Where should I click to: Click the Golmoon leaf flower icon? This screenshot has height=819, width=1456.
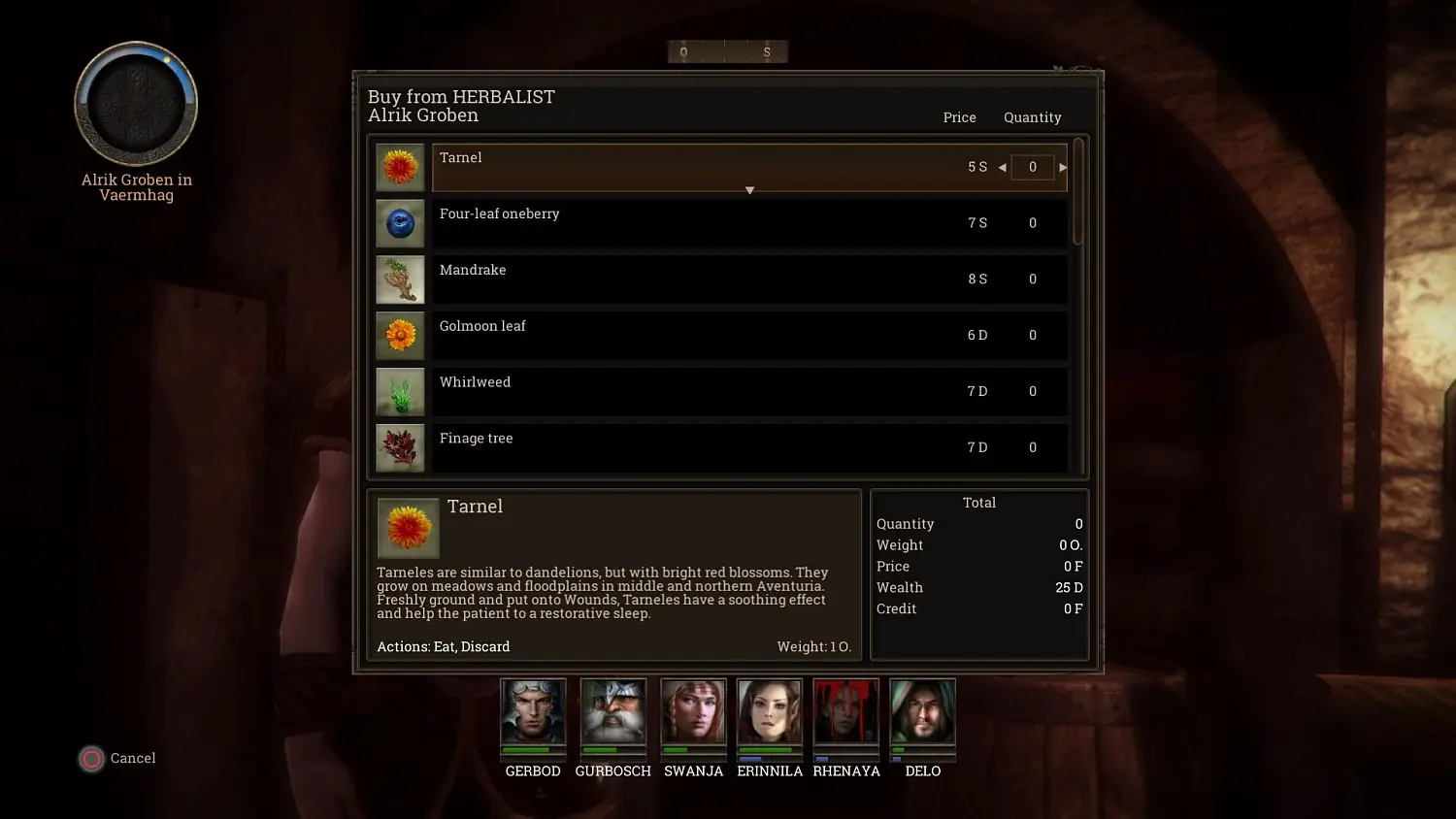pos(400,335)
